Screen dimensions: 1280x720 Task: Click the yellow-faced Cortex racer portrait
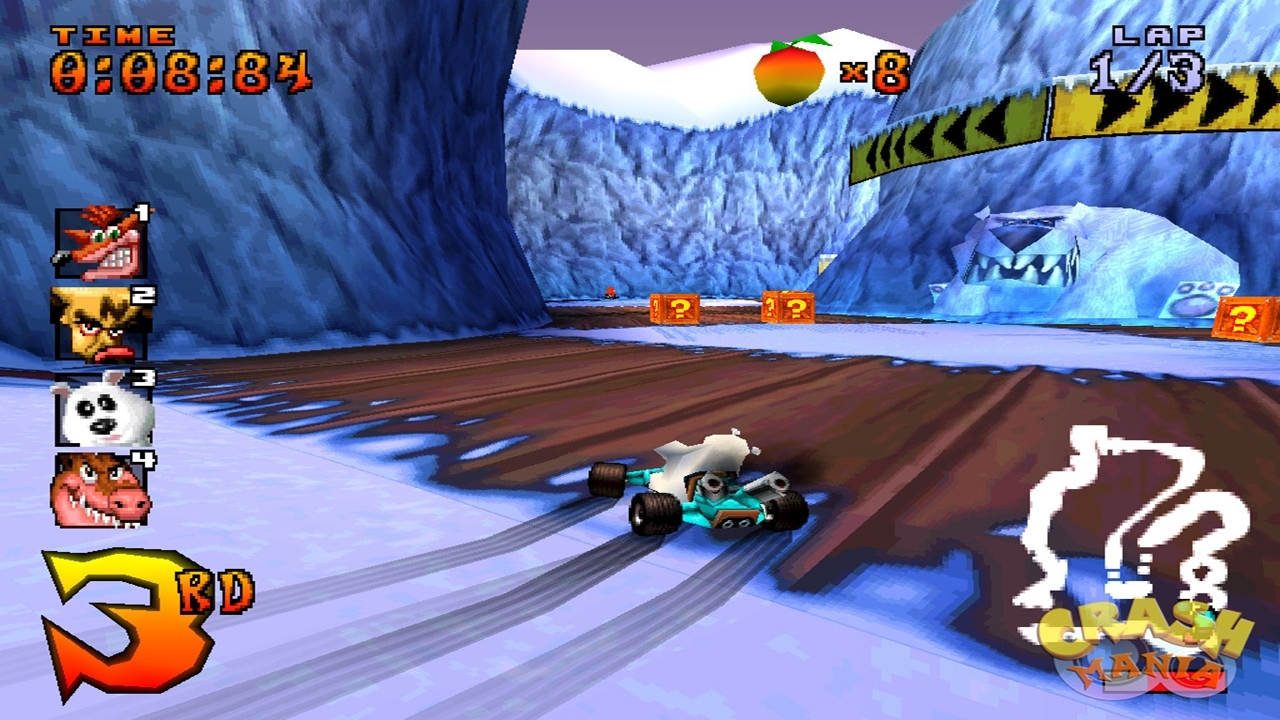tap(98, 324)
